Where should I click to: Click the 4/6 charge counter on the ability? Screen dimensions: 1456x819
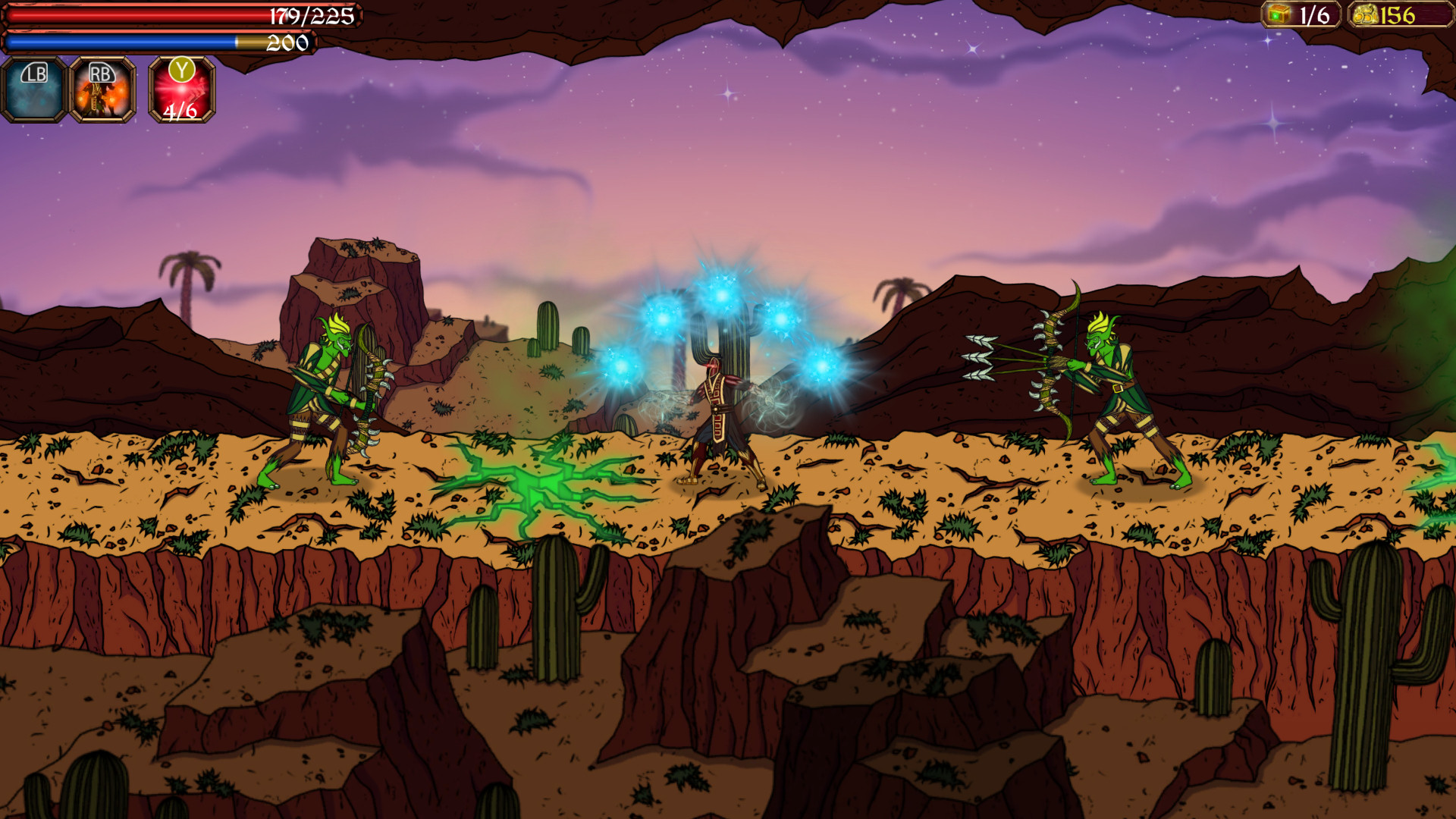point(180,114)
